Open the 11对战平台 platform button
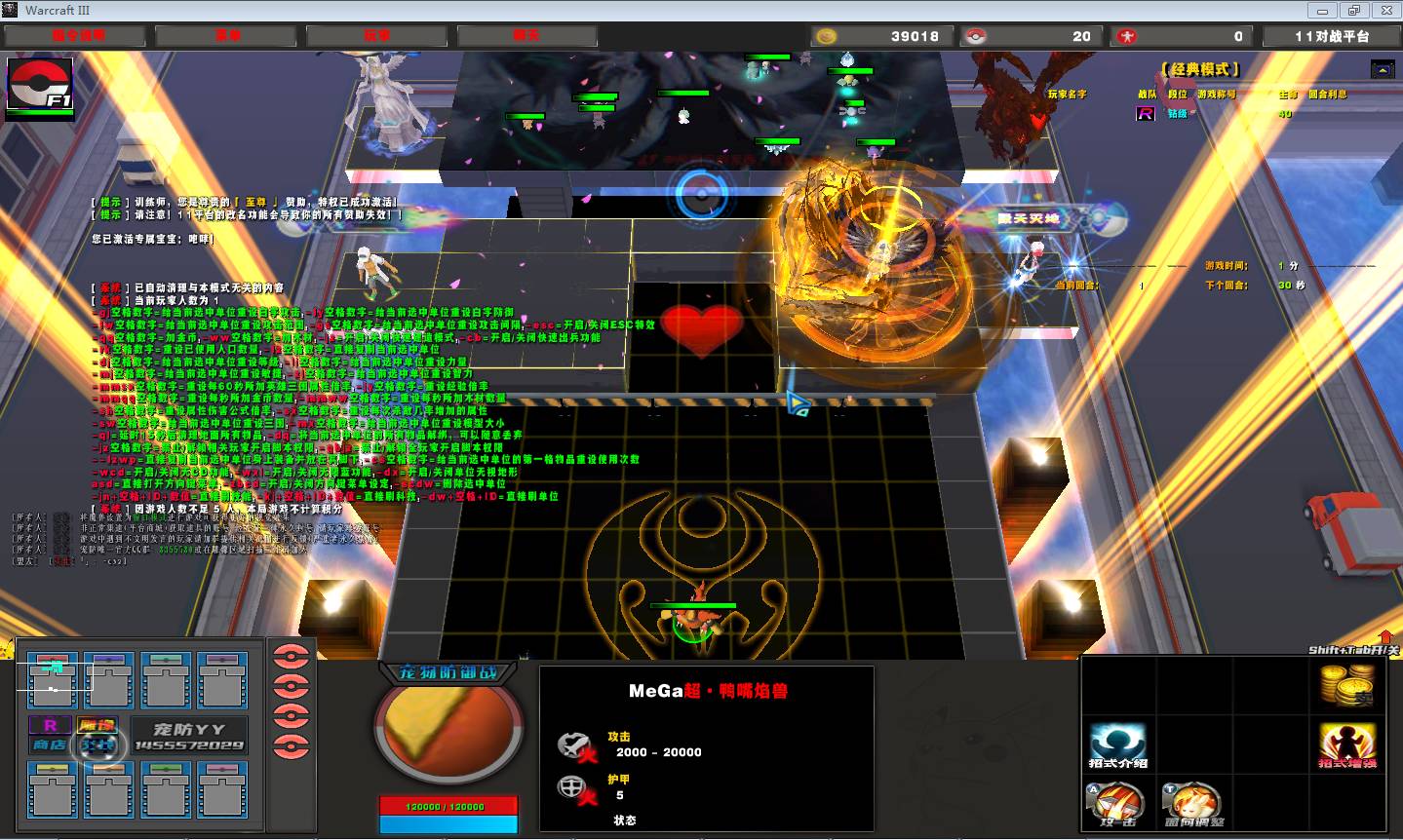The height and width of the screenshot is (840, 1403). click(1332, 36)
